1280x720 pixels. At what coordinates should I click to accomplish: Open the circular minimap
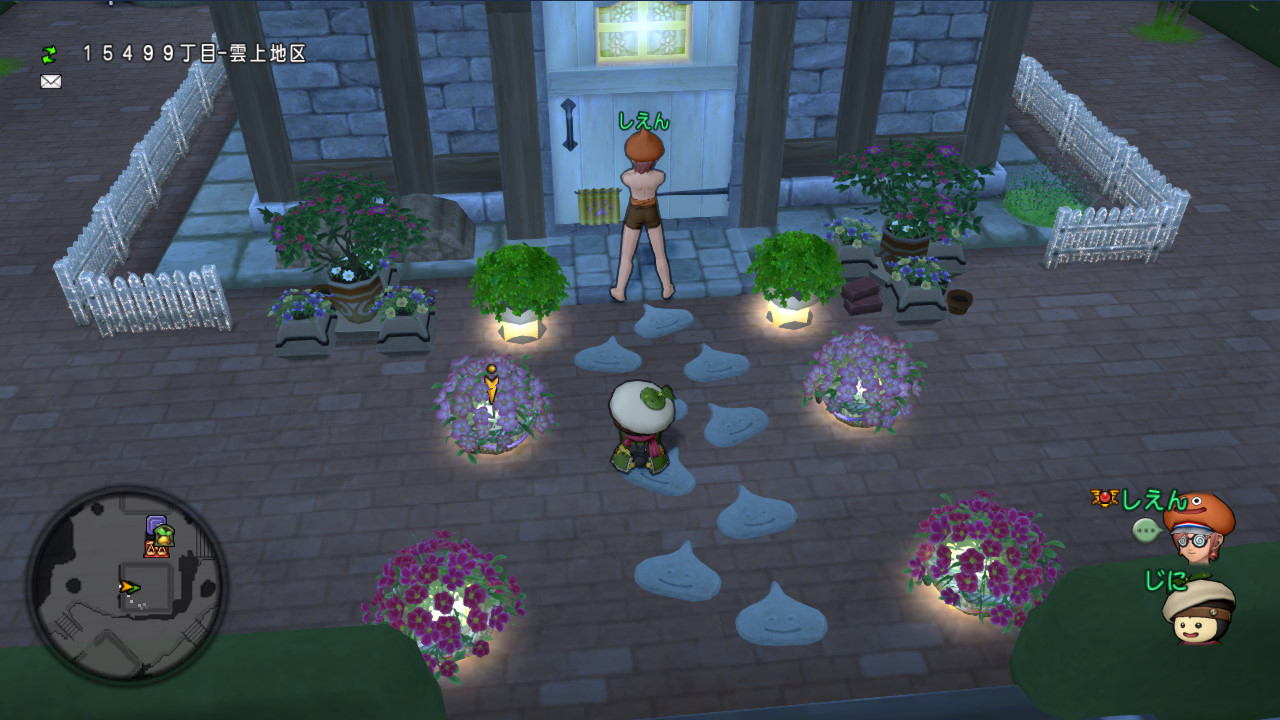pyautogui.click(x=126, y=585)
